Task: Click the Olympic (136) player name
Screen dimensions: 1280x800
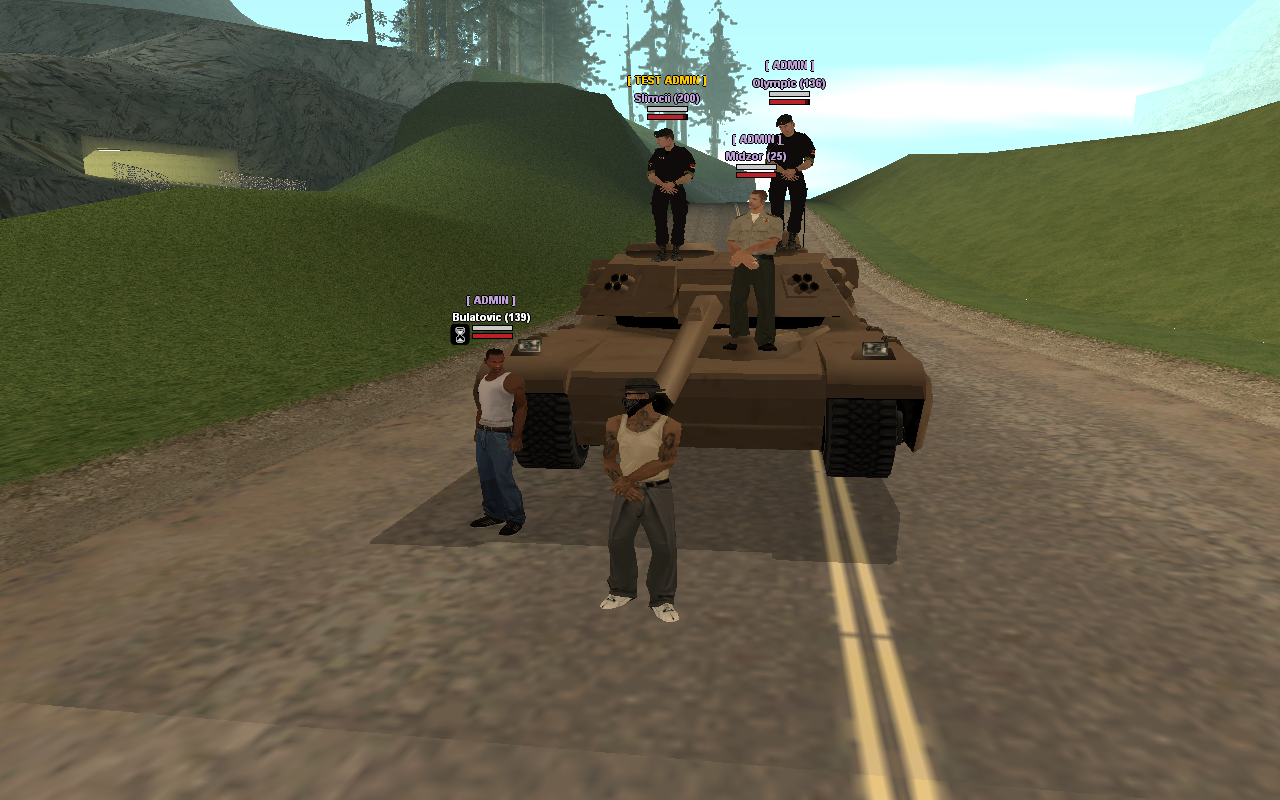Action: [x=788, y=84]
